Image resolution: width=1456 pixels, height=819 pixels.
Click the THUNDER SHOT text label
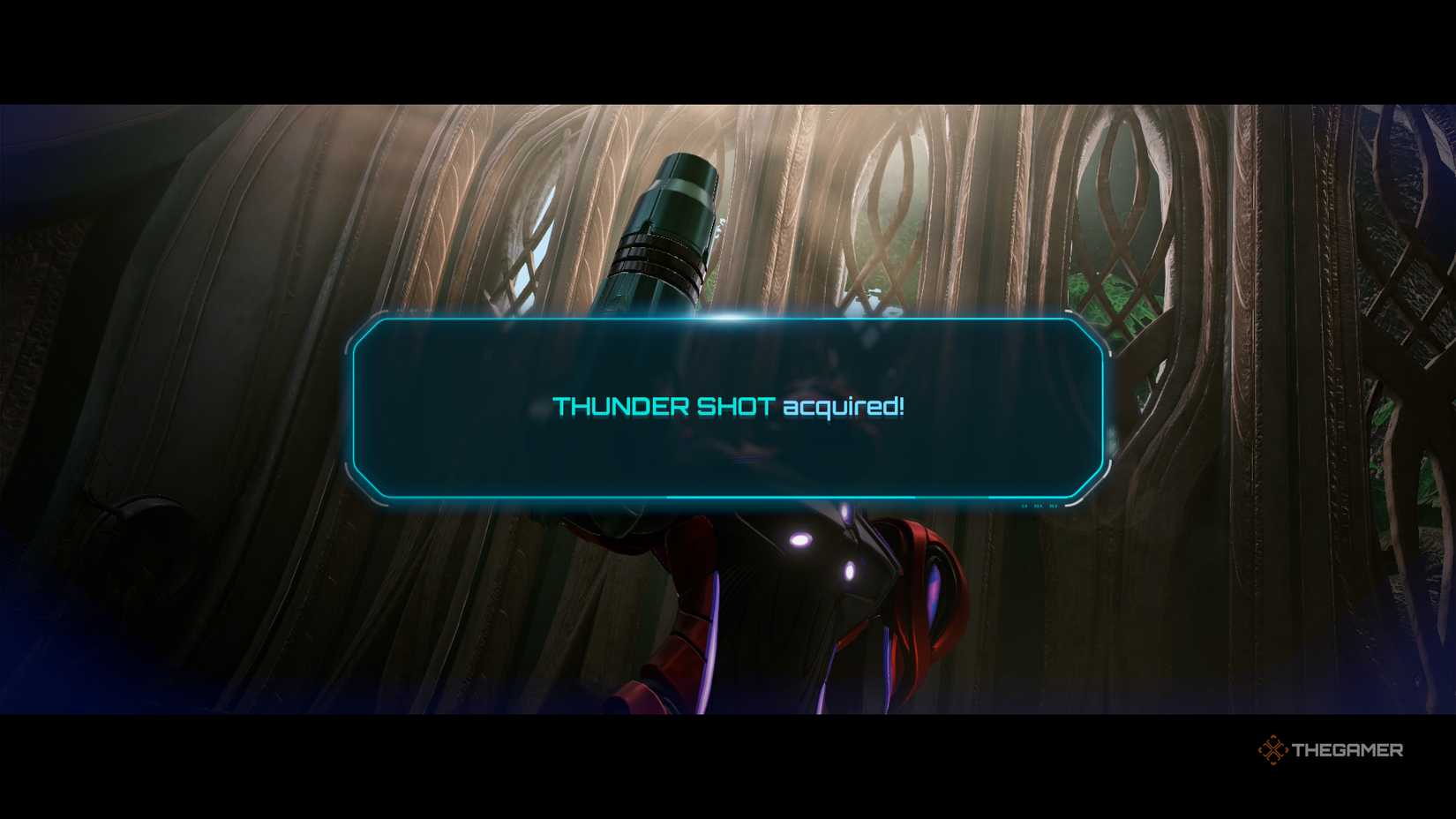661,408
